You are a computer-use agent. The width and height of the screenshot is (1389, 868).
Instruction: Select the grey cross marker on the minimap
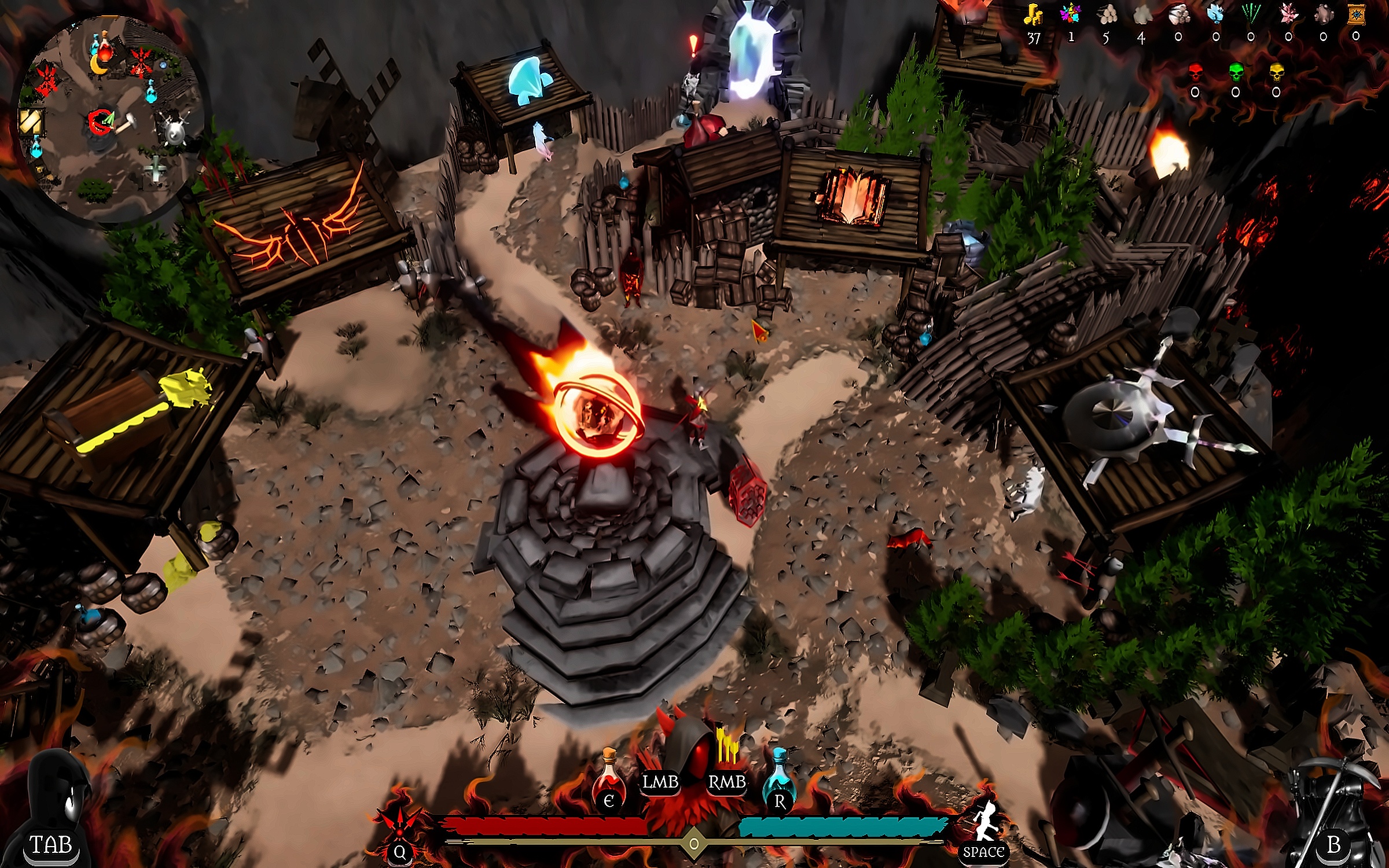click(156, 168)
